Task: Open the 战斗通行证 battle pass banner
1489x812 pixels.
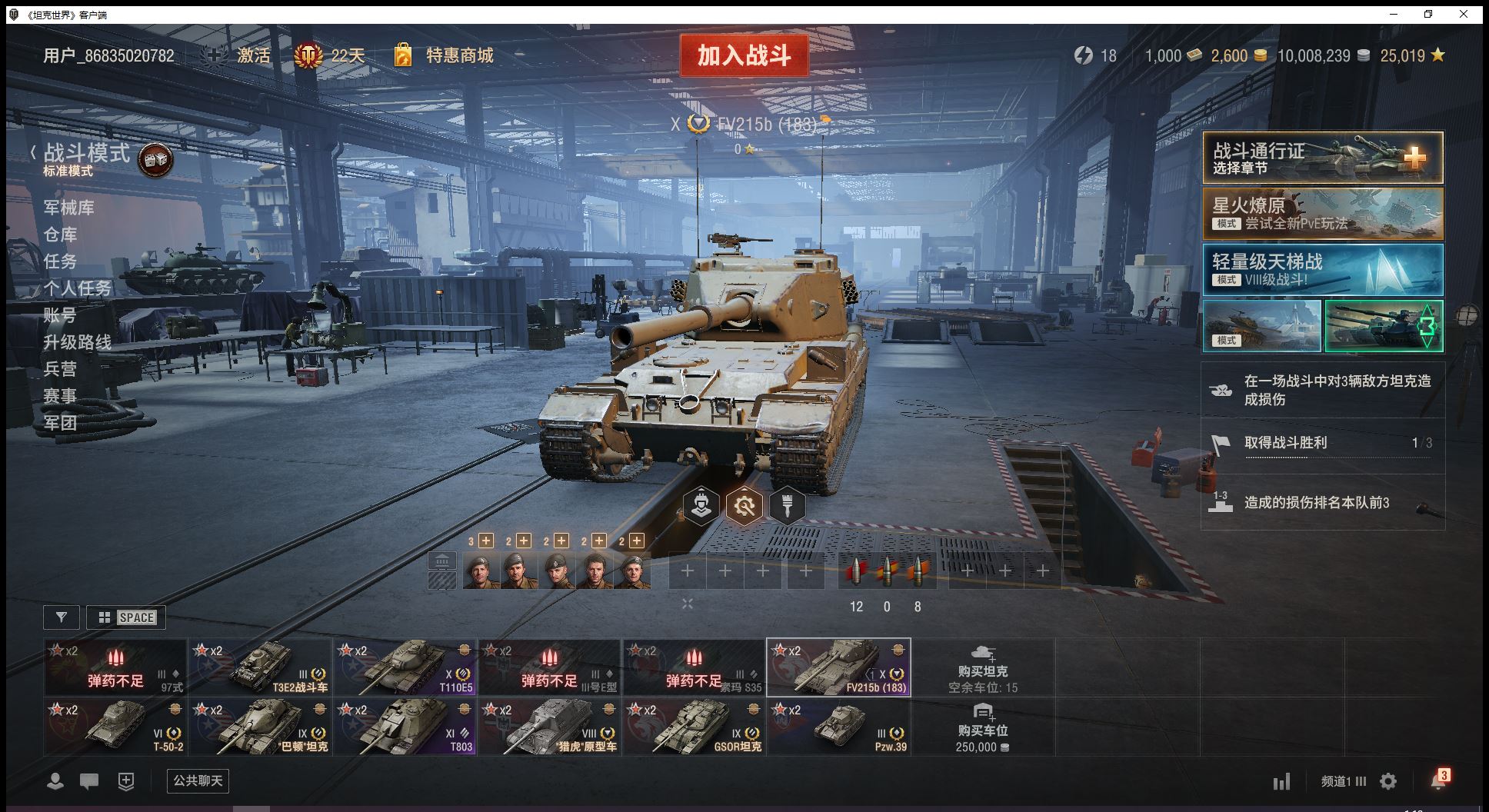Action: click(x=1322, y=158)
